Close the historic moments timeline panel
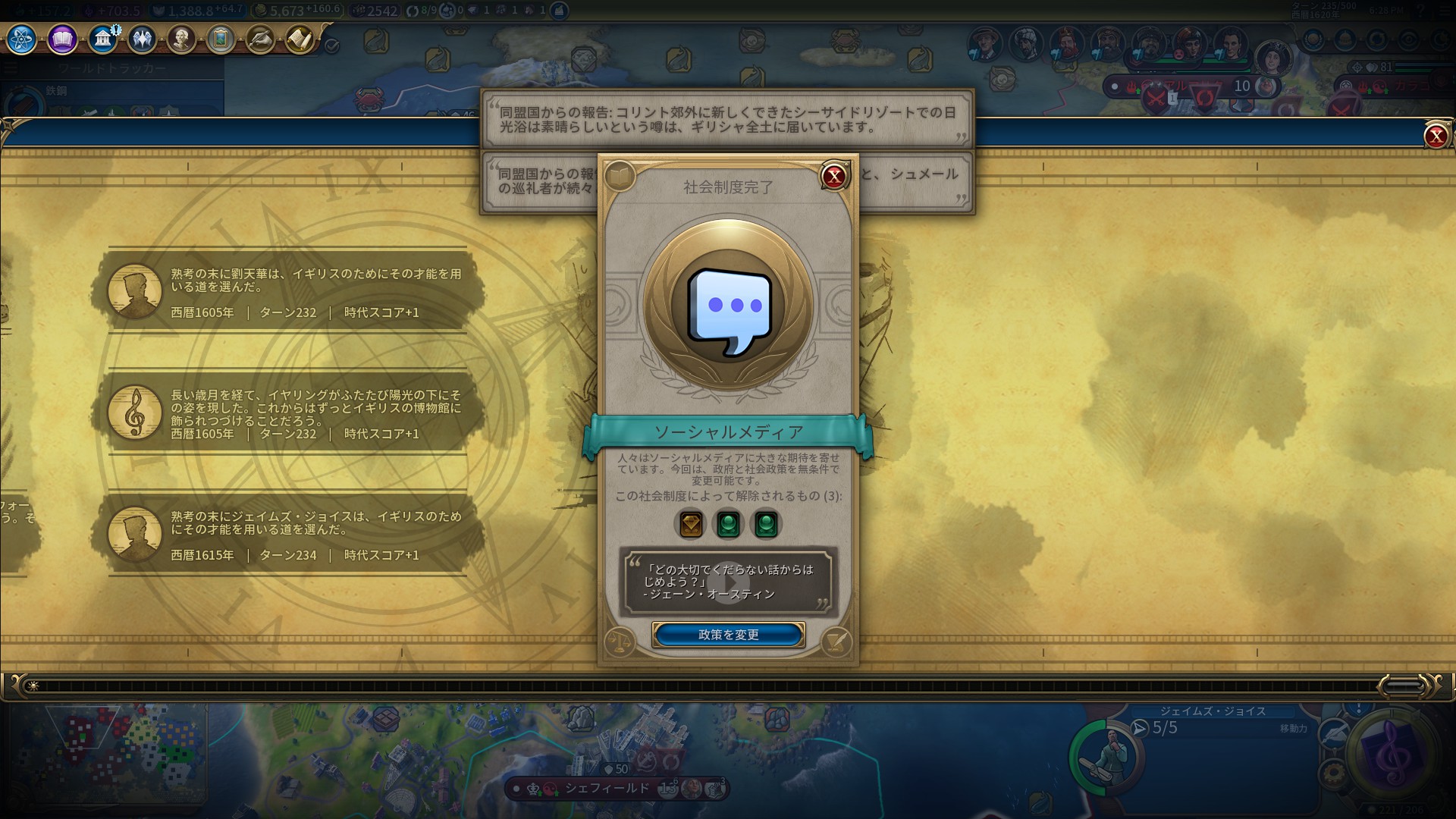The height and width of the screenshot is (819, 1456). tap(1435, 136)
